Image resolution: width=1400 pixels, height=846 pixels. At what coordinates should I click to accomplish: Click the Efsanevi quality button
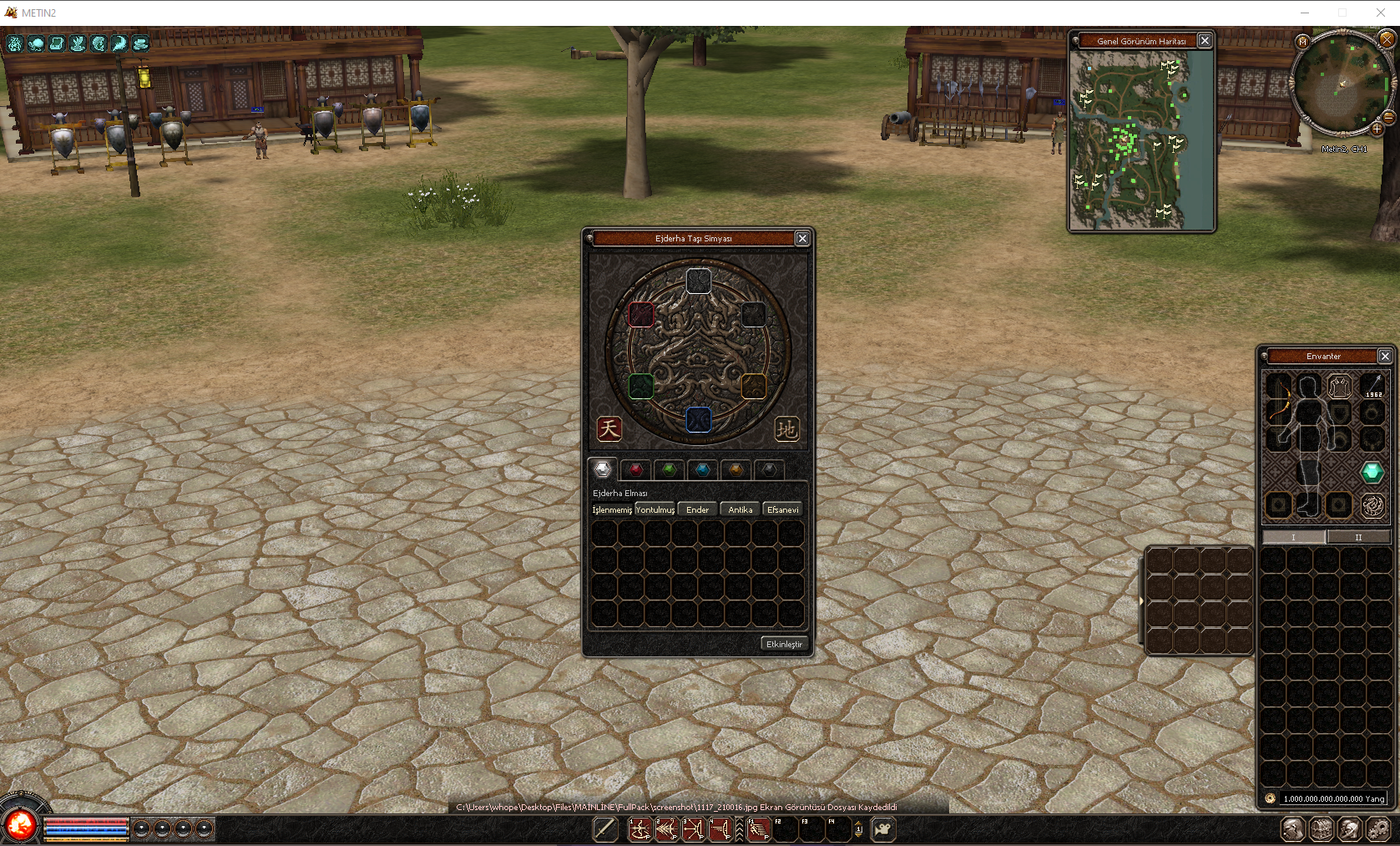[782, 509]
